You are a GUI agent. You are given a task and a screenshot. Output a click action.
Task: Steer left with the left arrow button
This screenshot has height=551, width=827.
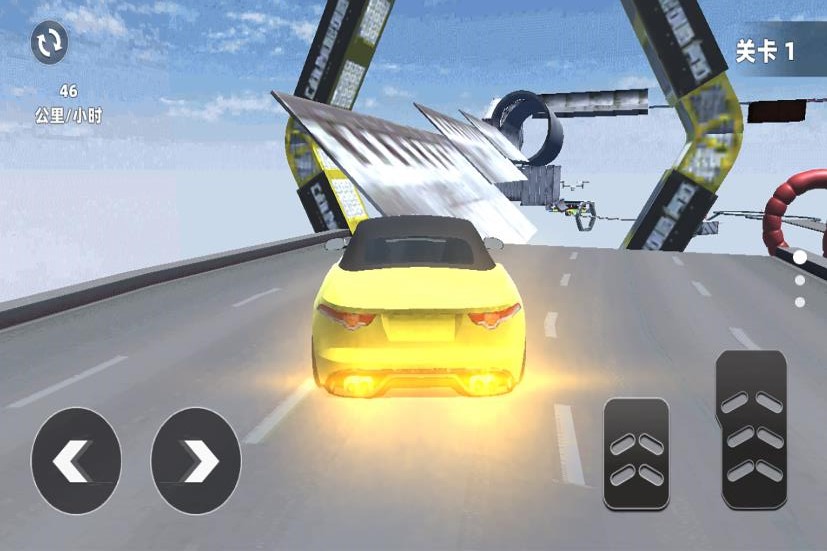76,461
